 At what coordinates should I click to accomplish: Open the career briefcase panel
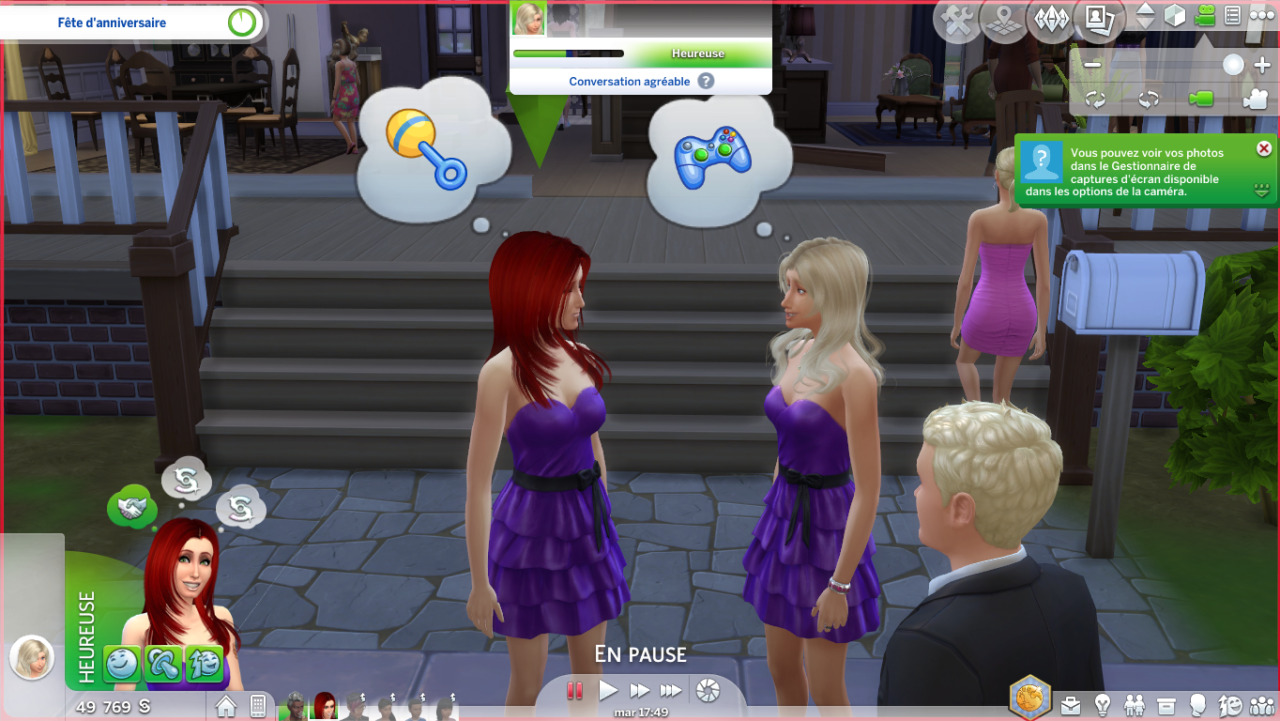[x=1071, y=706]
